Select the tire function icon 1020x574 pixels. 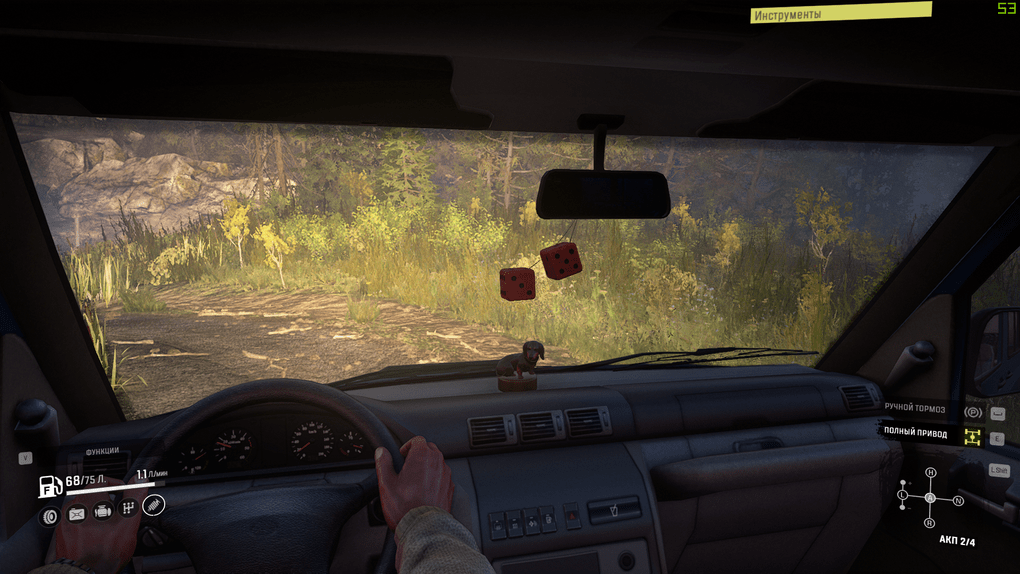click(49, 514)
